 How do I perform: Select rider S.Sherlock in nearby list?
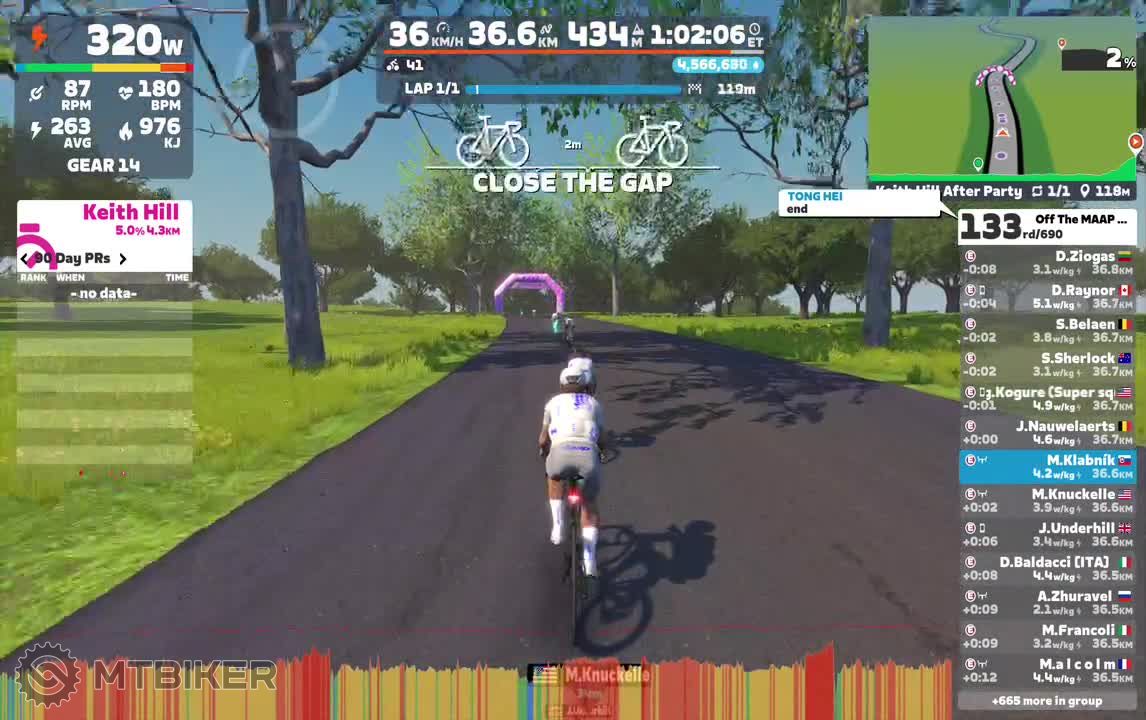coord(1047,365)
